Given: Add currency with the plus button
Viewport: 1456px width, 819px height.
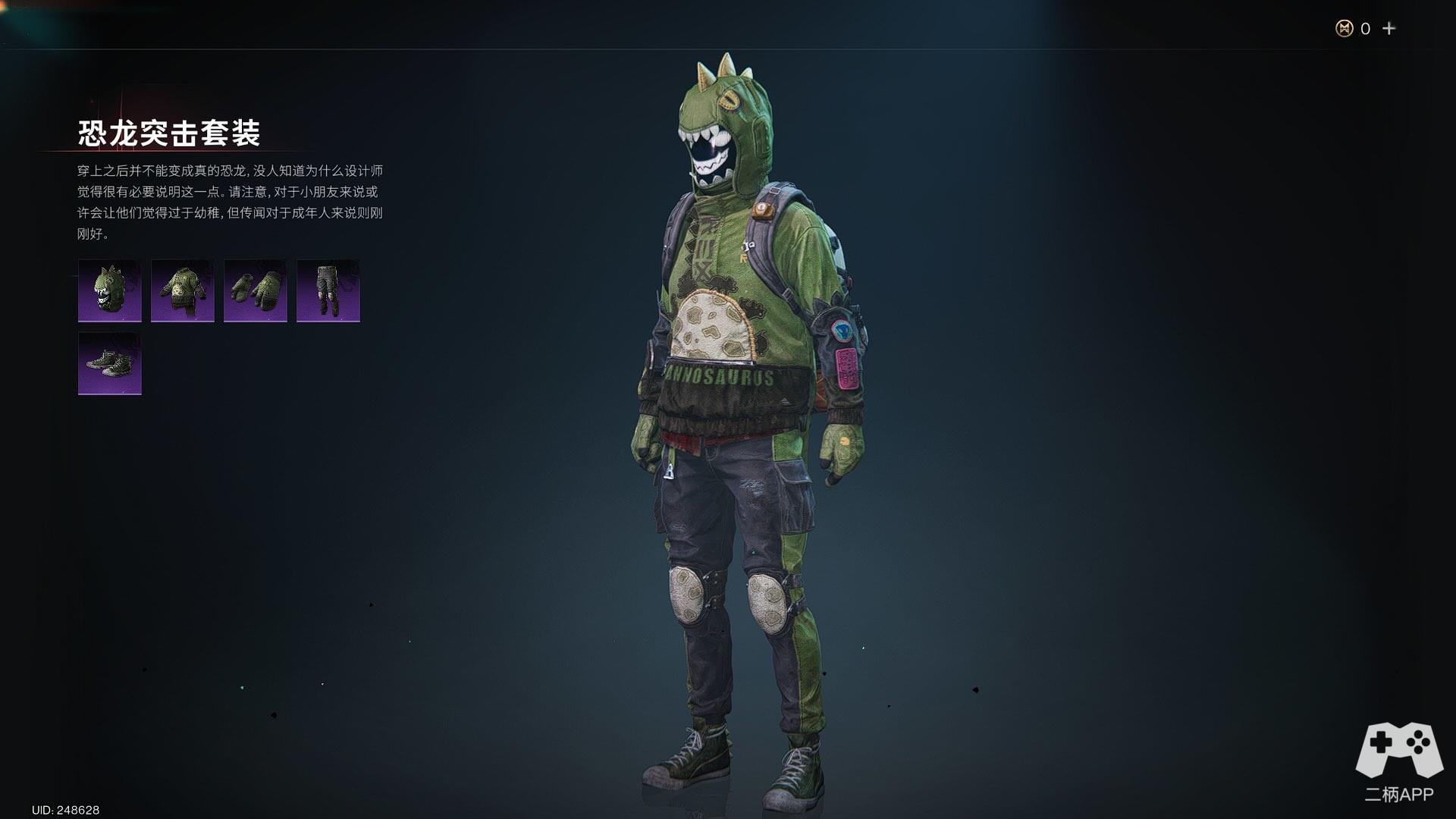Looking at the screenshot, I should pyautogui.click(x=1389, y=29).
